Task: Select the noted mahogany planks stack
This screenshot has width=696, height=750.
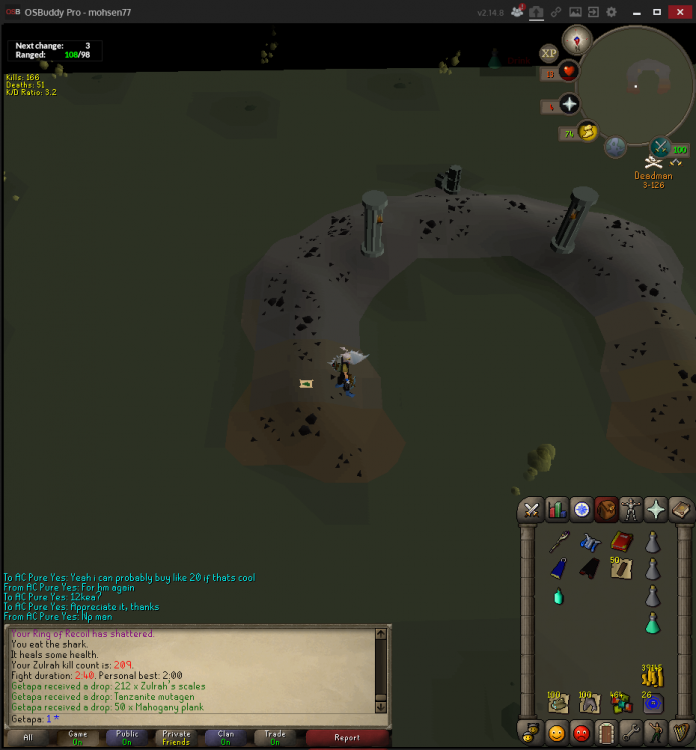Action: (622, 569)
